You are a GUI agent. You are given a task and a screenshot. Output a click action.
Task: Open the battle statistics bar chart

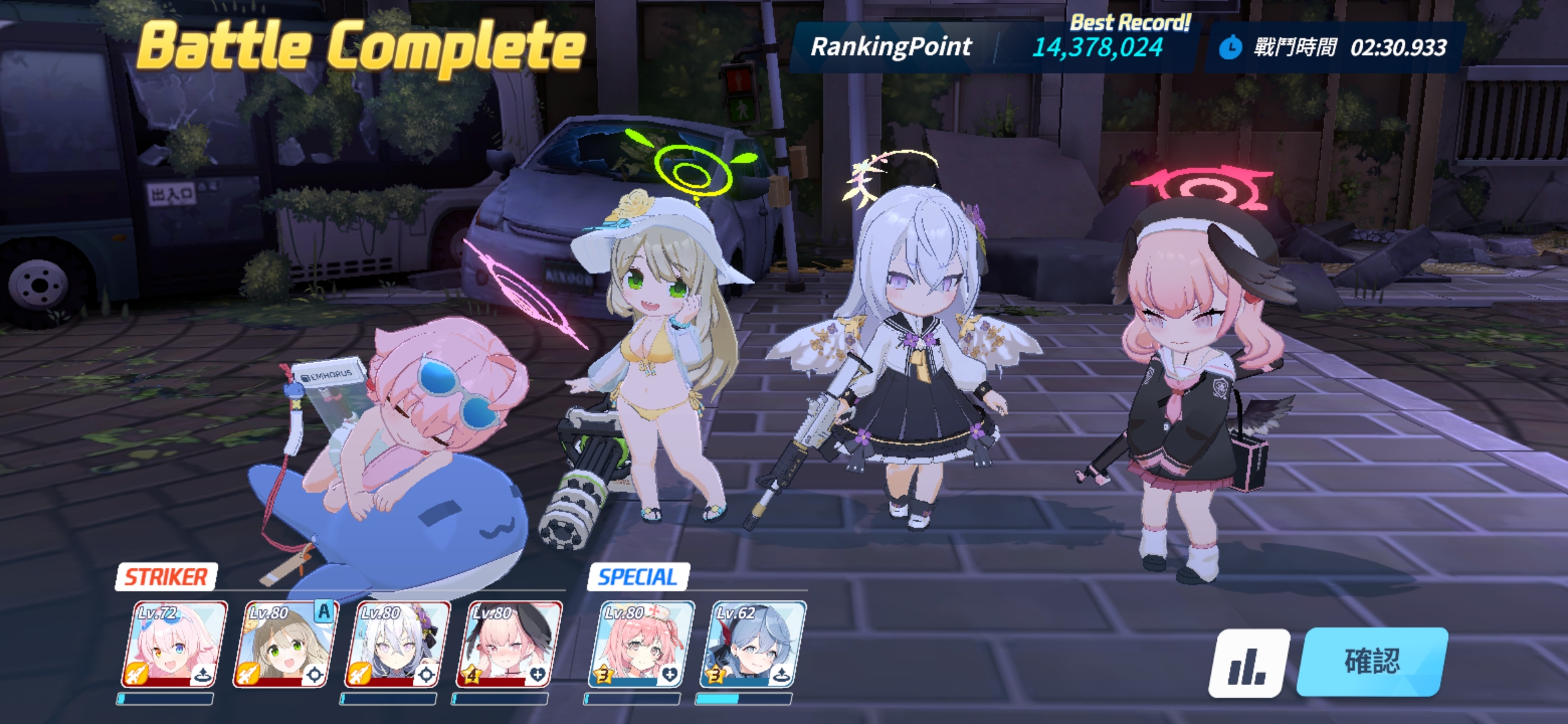[x=1248, y=663]
